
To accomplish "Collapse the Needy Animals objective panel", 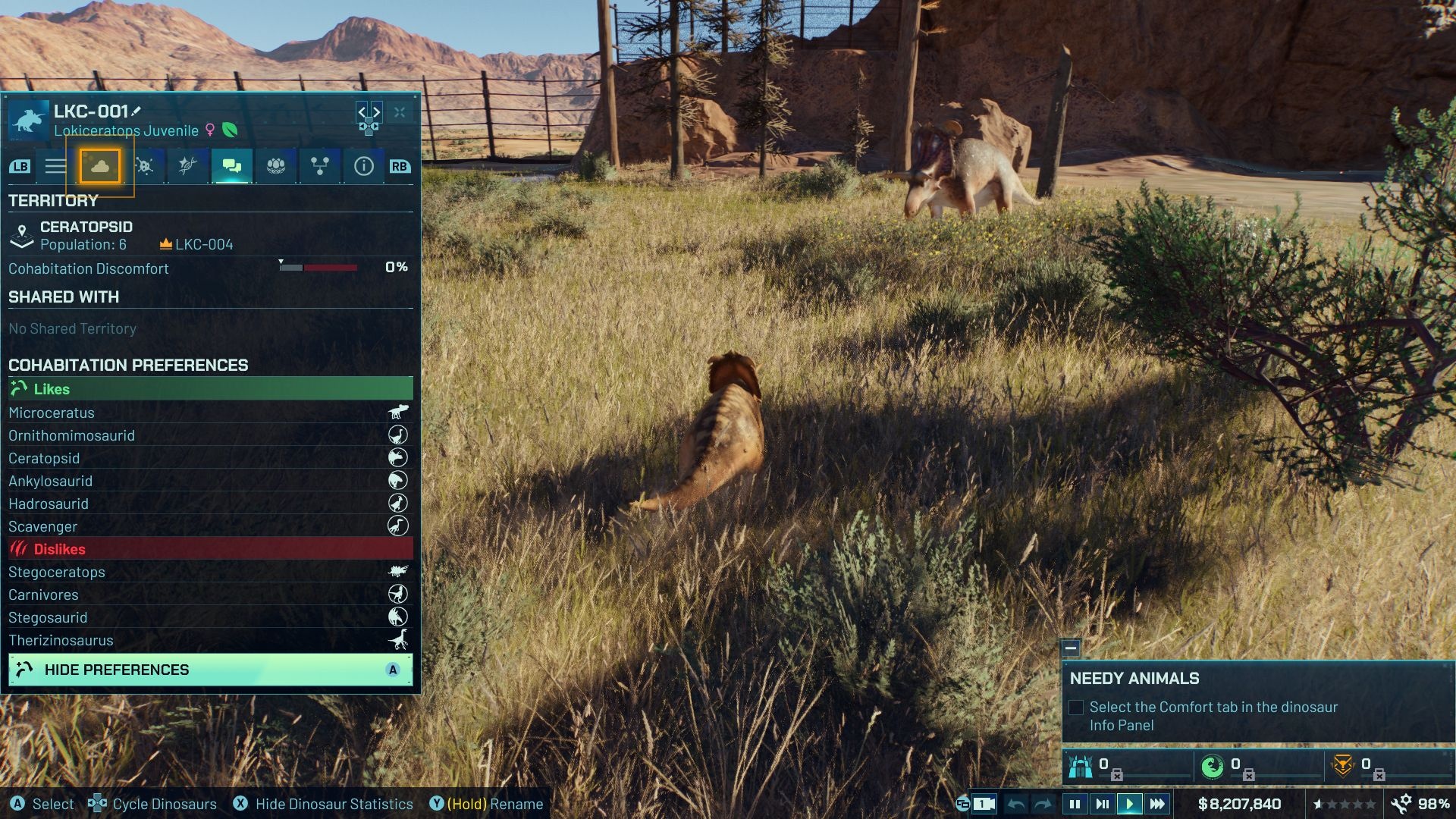I will [x=1071, y=648].
